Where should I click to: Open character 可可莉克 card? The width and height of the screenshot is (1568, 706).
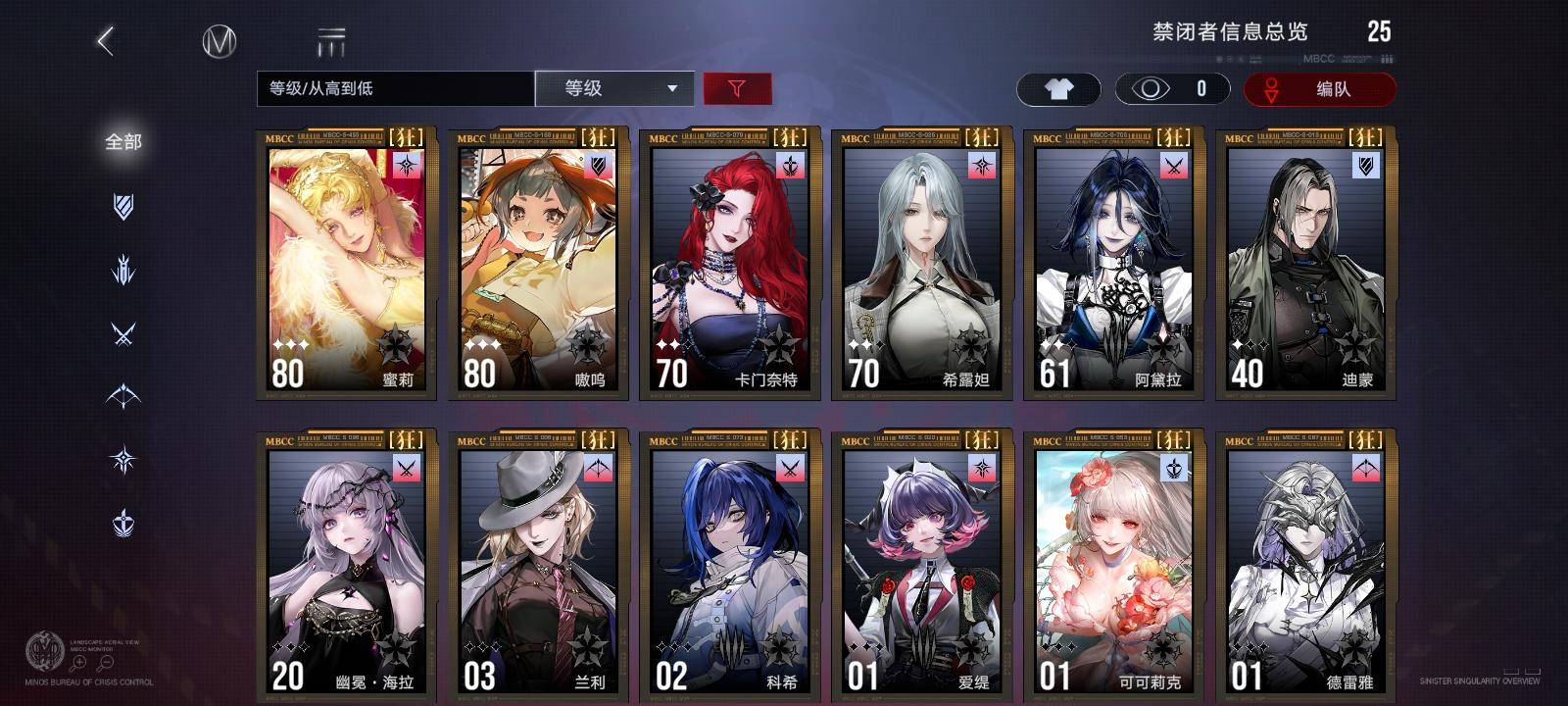point(1111,559)
